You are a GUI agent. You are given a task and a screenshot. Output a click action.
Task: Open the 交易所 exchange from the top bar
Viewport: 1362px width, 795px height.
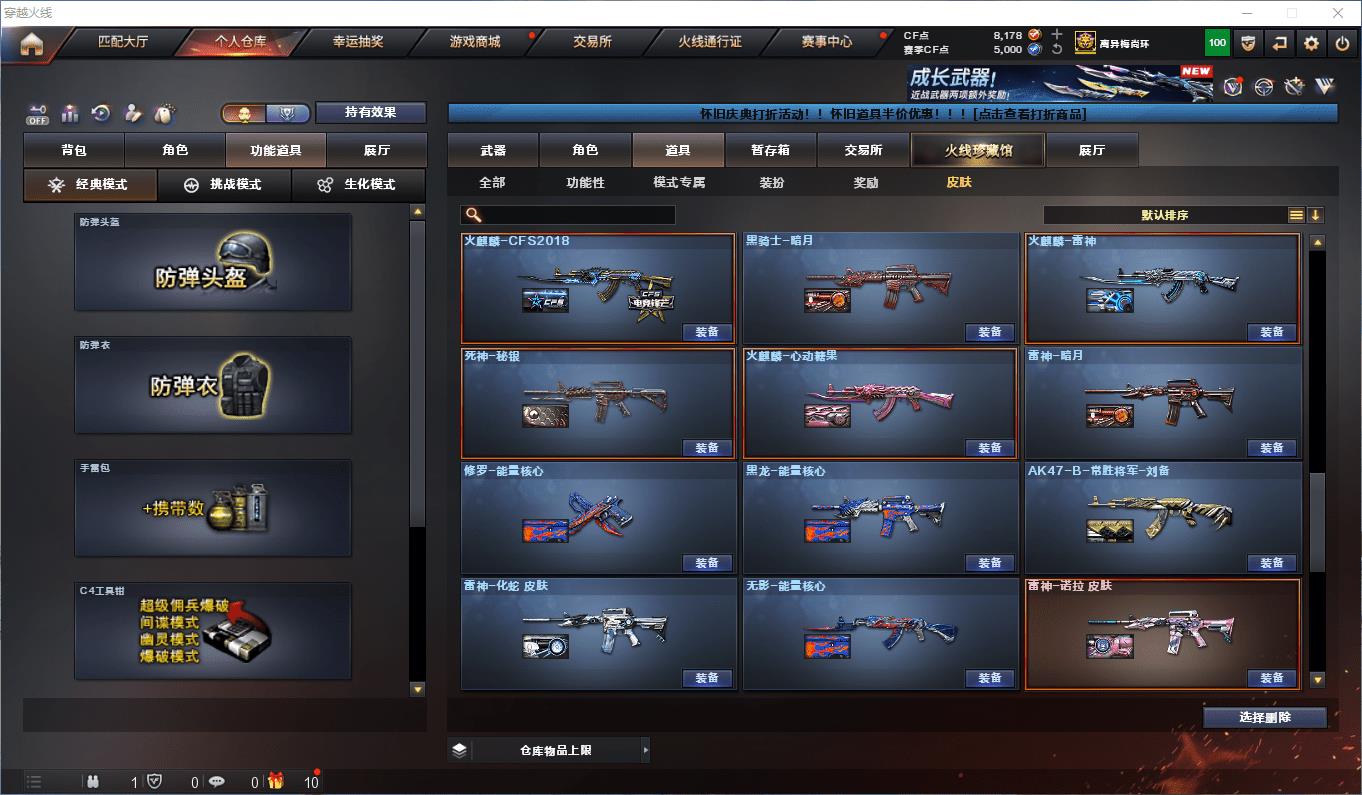click(x=592, y=42)
